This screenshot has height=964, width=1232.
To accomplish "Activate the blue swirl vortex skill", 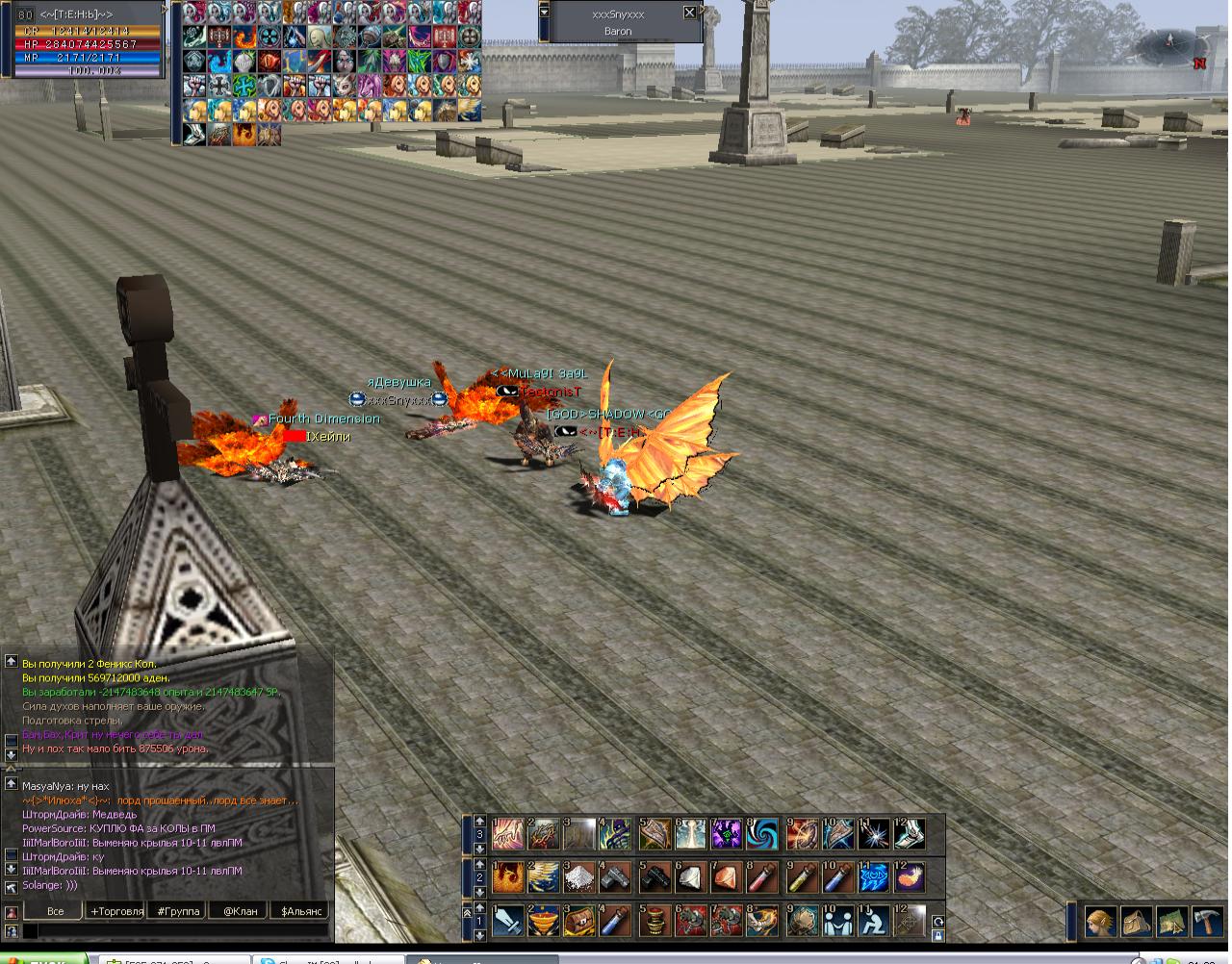I will [762, 833].
